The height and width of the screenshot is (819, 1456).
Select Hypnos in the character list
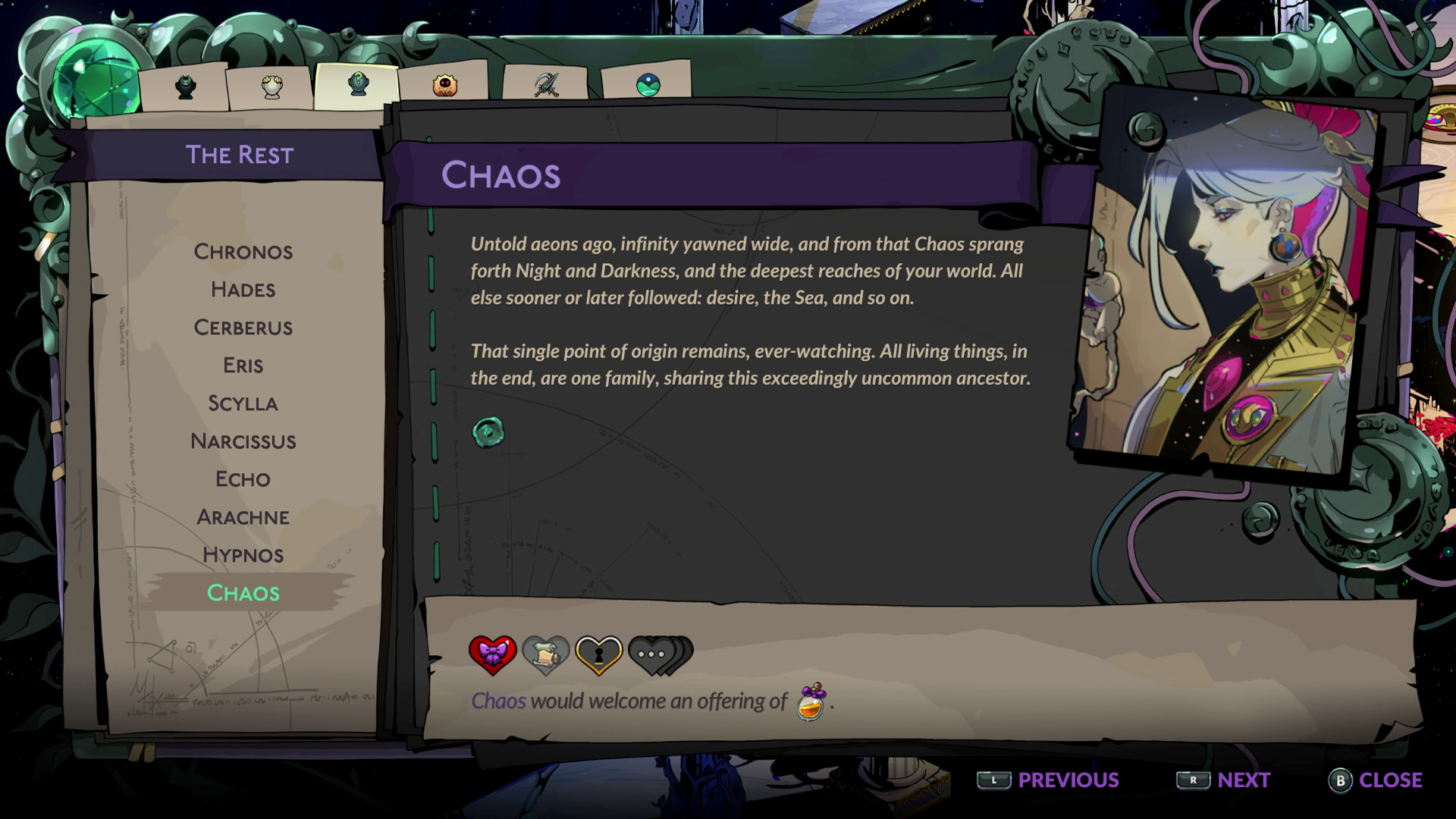point(243,555)
